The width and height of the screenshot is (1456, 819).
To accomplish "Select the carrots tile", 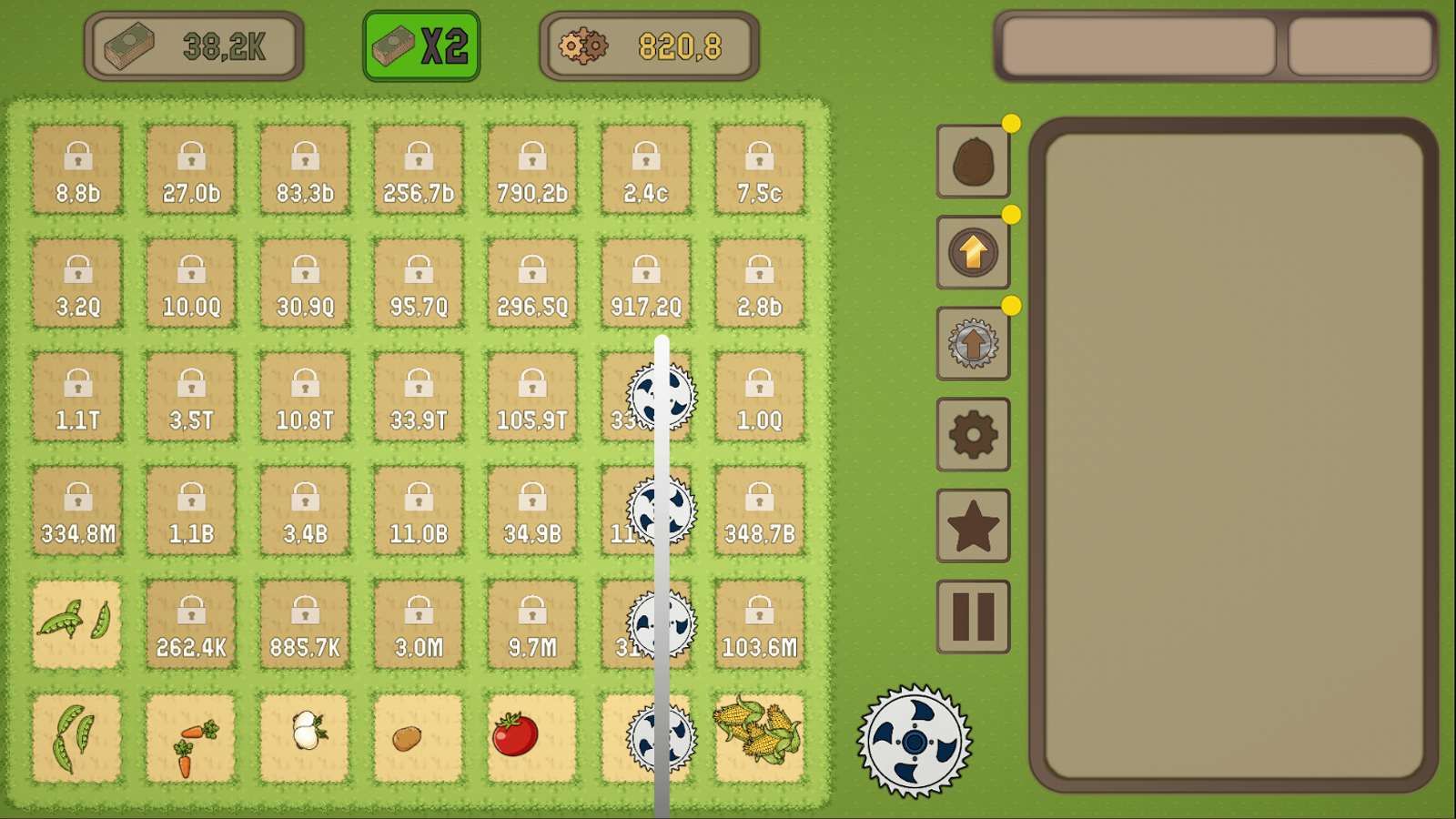I will [190, 739].
